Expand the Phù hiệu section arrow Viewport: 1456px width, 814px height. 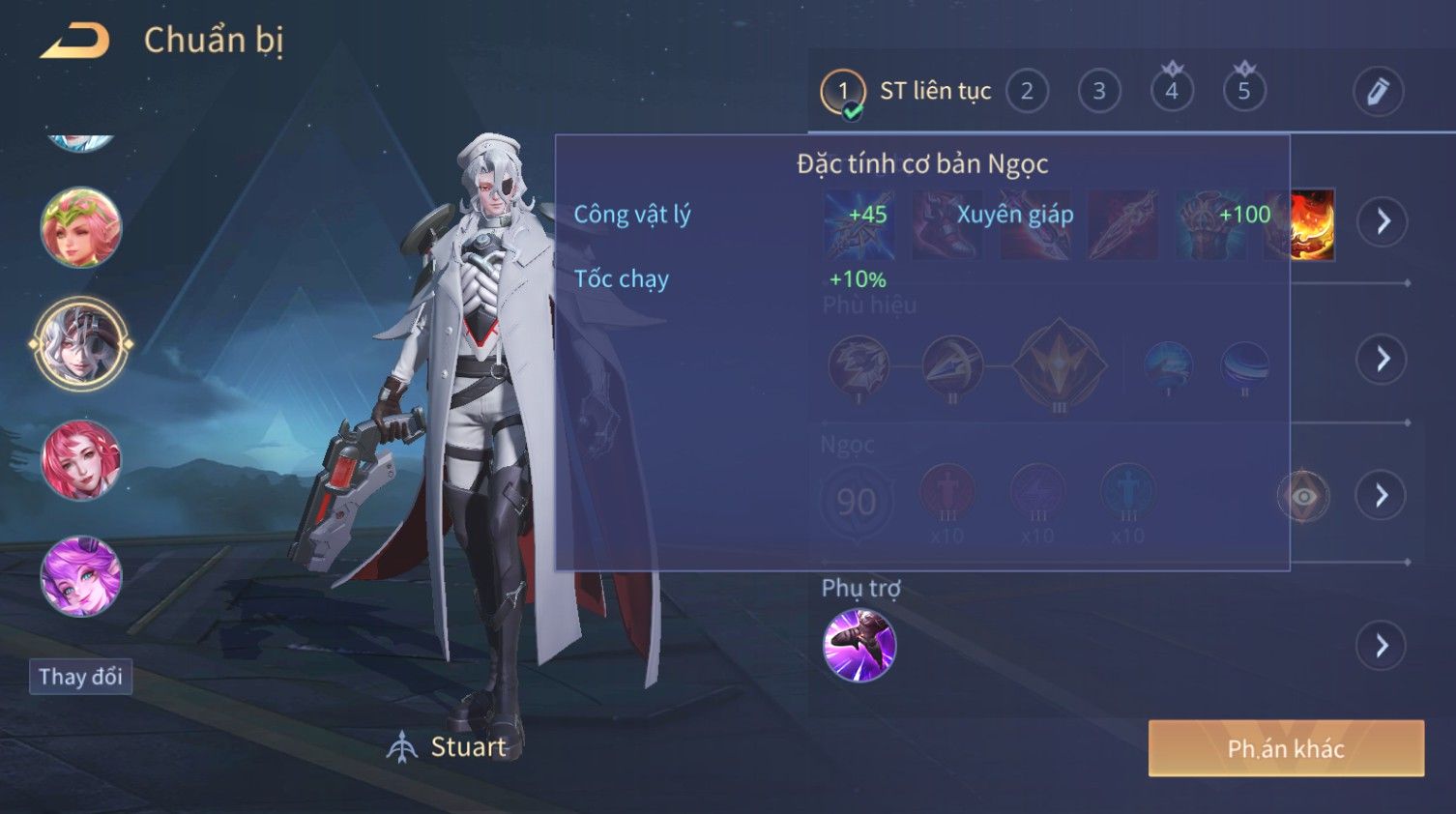[1383, 359]
